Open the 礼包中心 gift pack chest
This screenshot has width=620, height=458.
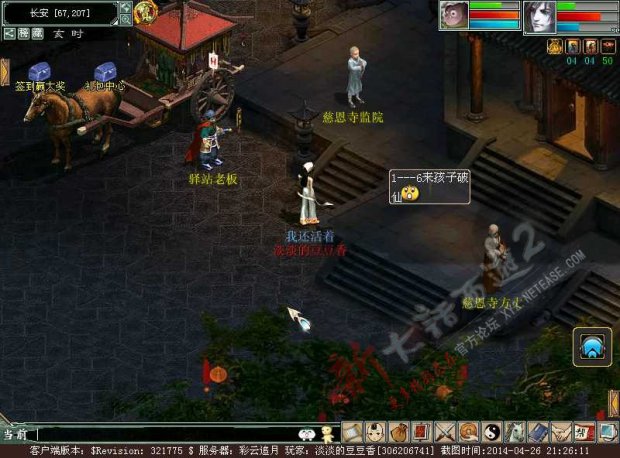(x=105, y=72)
